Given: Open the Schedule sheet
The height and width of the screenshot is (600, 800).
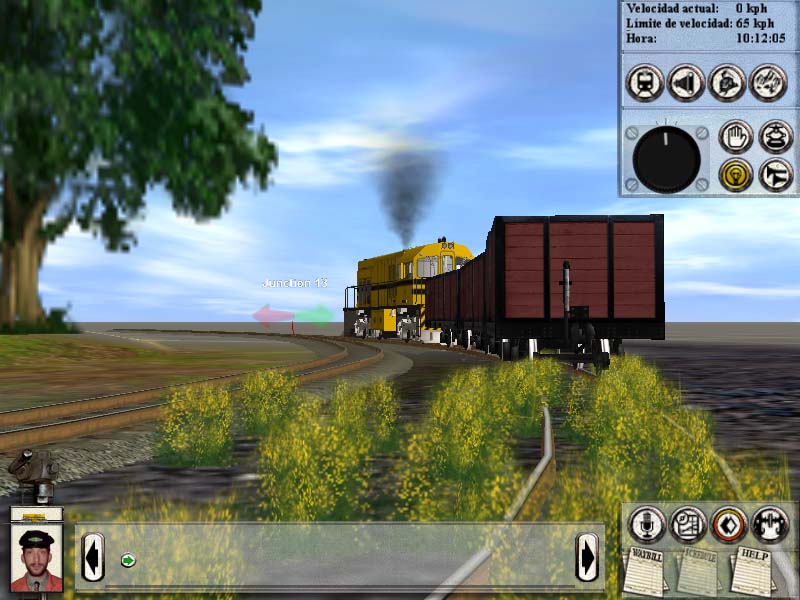Looking at the screenshot, I should click(x=699, y=571).
